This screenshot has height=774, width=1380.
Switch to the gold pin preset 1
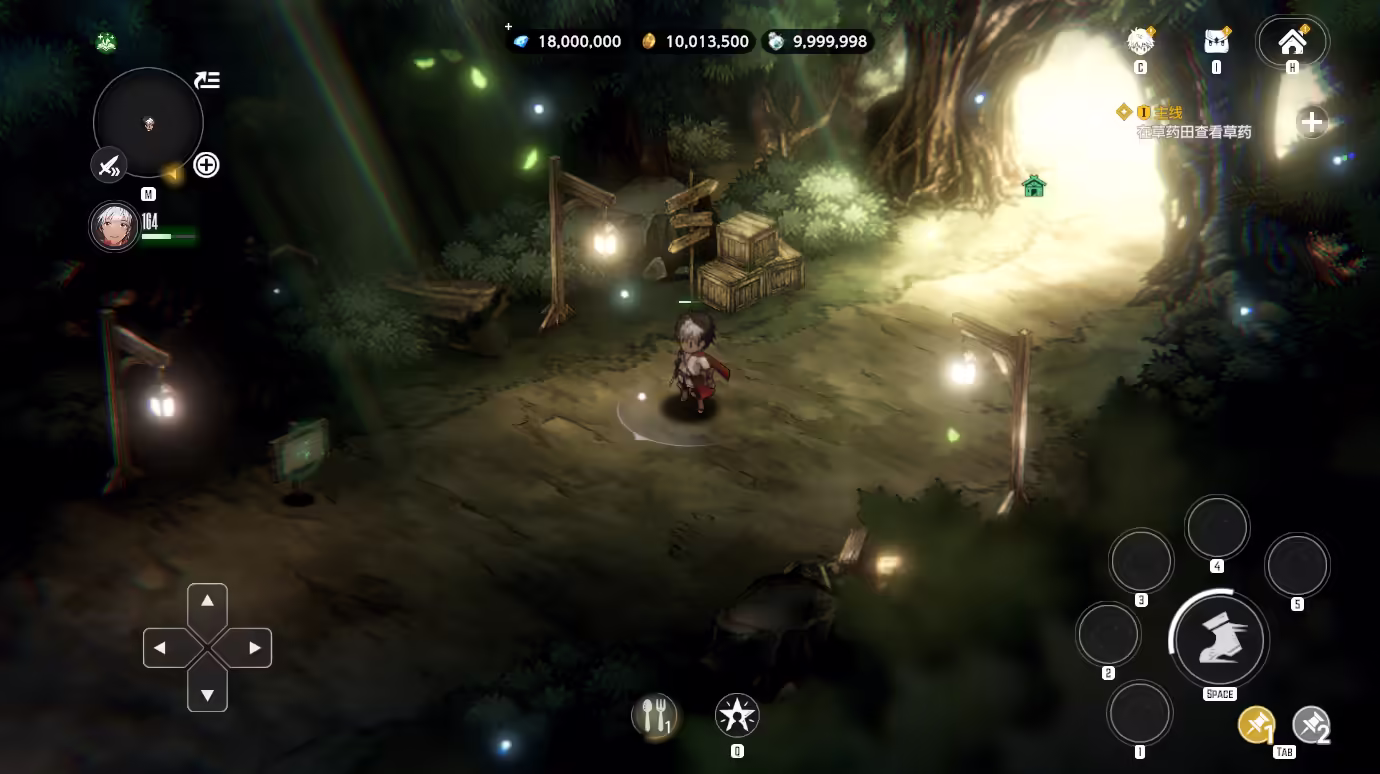(x=1257, y=725)
